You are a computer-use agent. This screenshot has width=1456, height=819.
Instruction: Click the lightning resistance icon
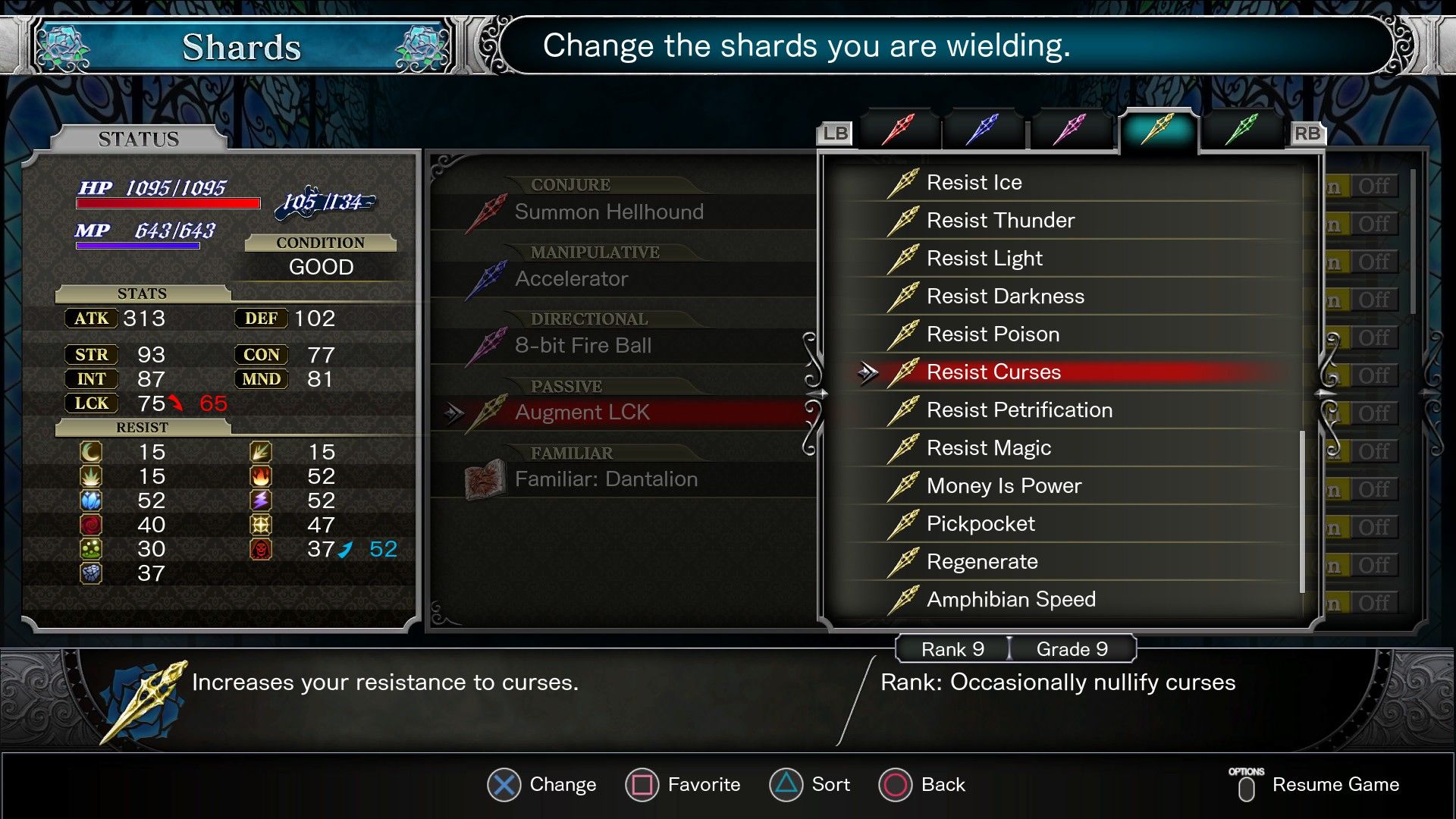262,500
